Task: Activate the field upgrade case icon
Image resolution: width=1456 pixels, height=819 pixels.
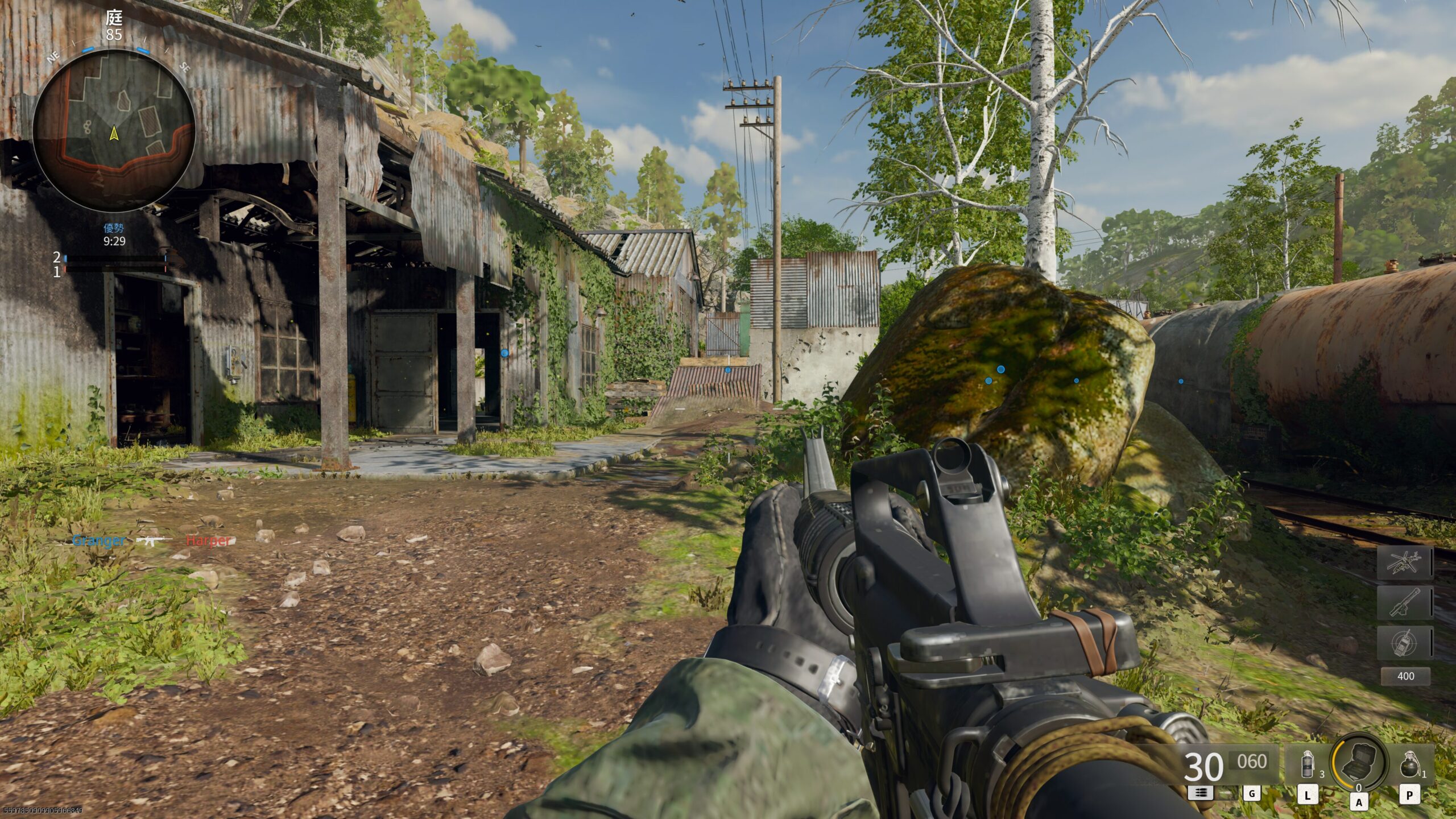Action: [x=1358, y=762]
